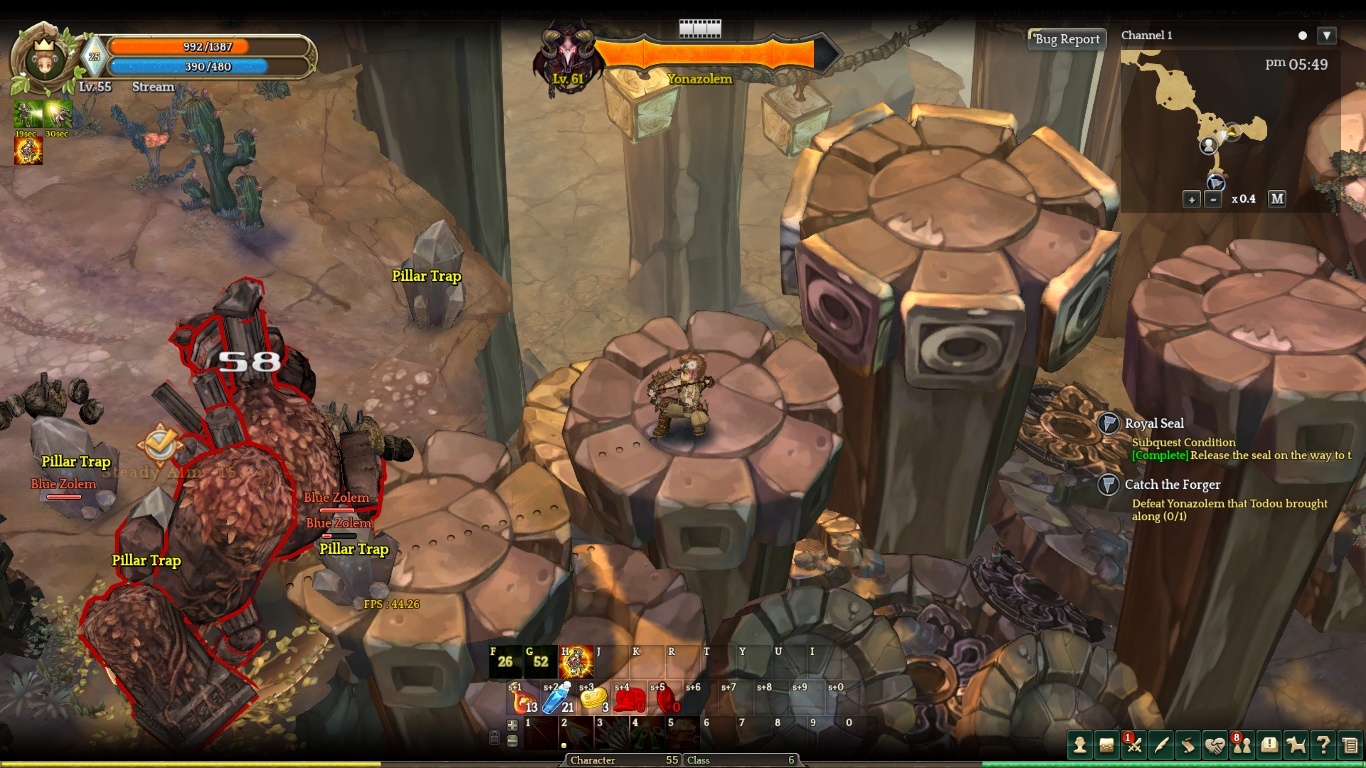This screenshot has width=1366, height=768.
Task: Expand the Channel 1 dropdown arrow
Action: tap(1327, 36)
